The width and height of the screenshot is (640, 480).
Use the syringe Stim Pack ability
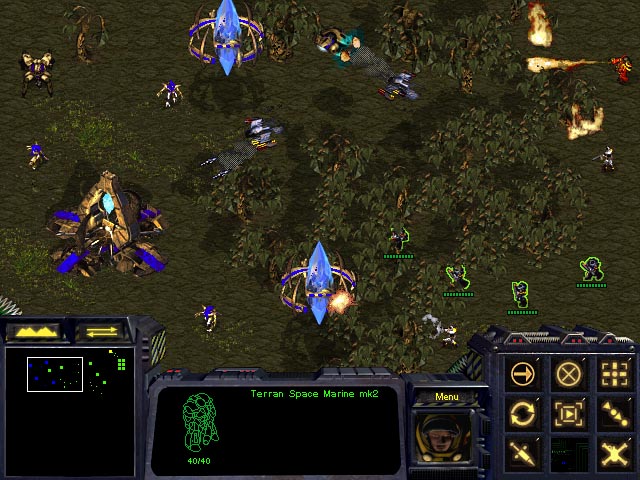point(523,452)
